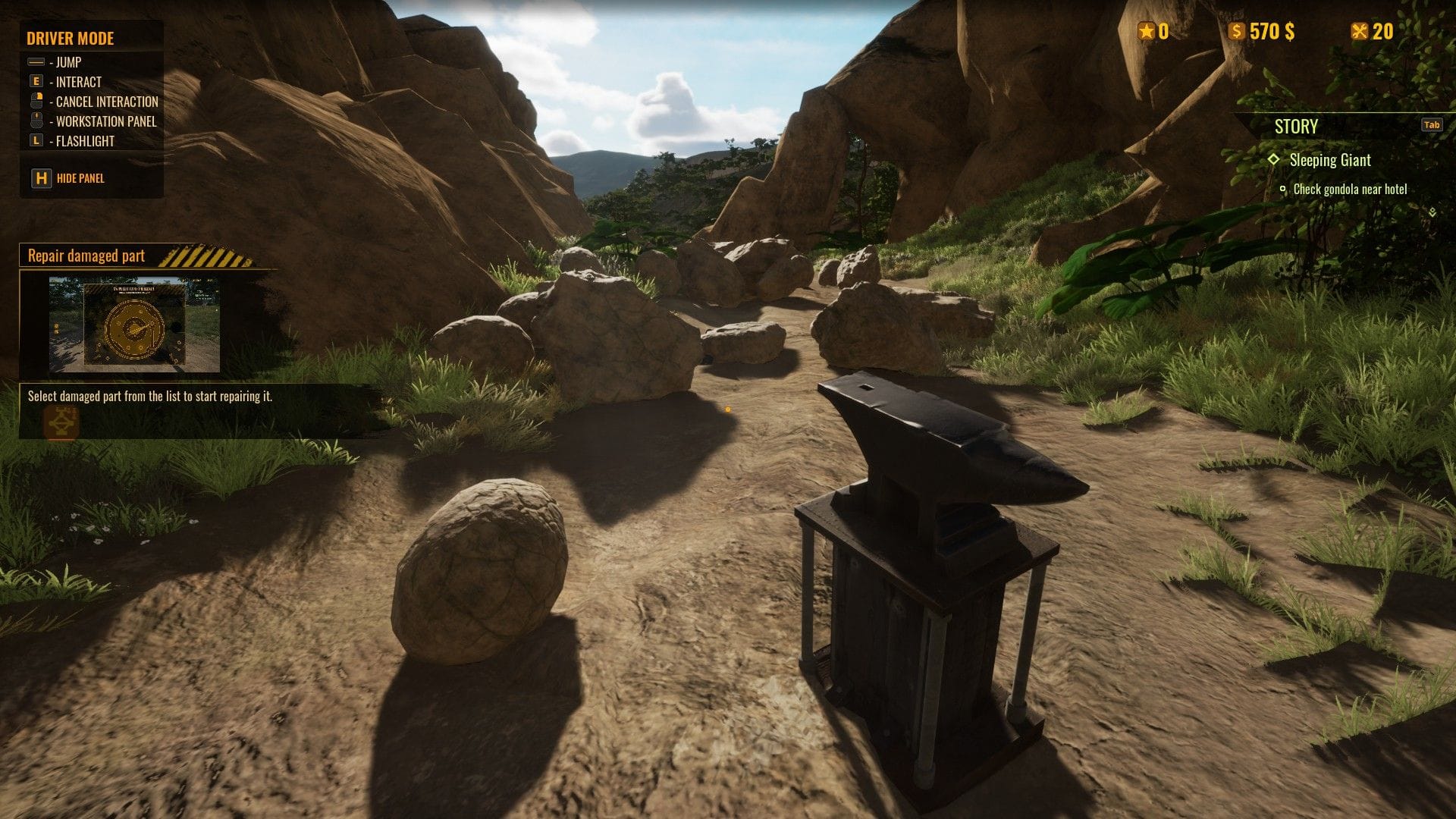The width and height of the screenshot is (1456, 819).
Task: Open the Story panel header
Action: click(x=1296, y=127)
